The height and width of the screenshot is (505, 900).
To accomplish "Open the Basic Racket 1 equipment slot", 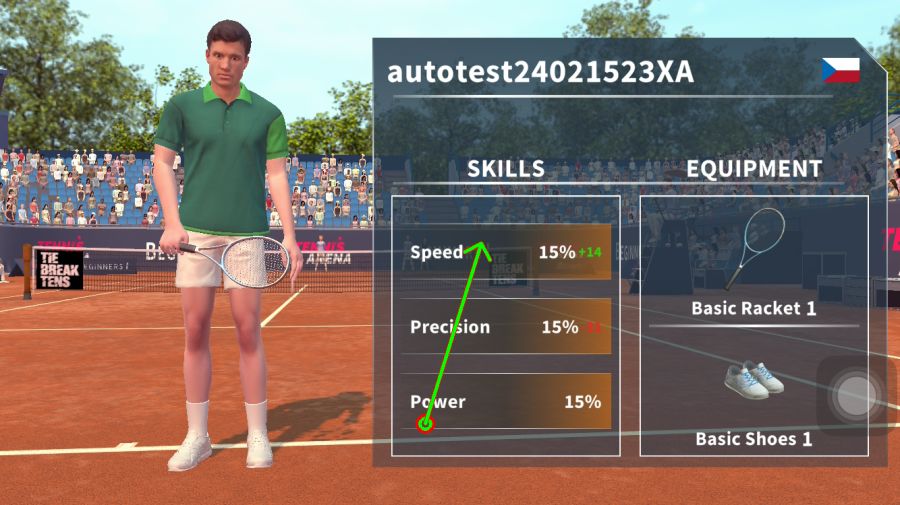I will [754, 260].
